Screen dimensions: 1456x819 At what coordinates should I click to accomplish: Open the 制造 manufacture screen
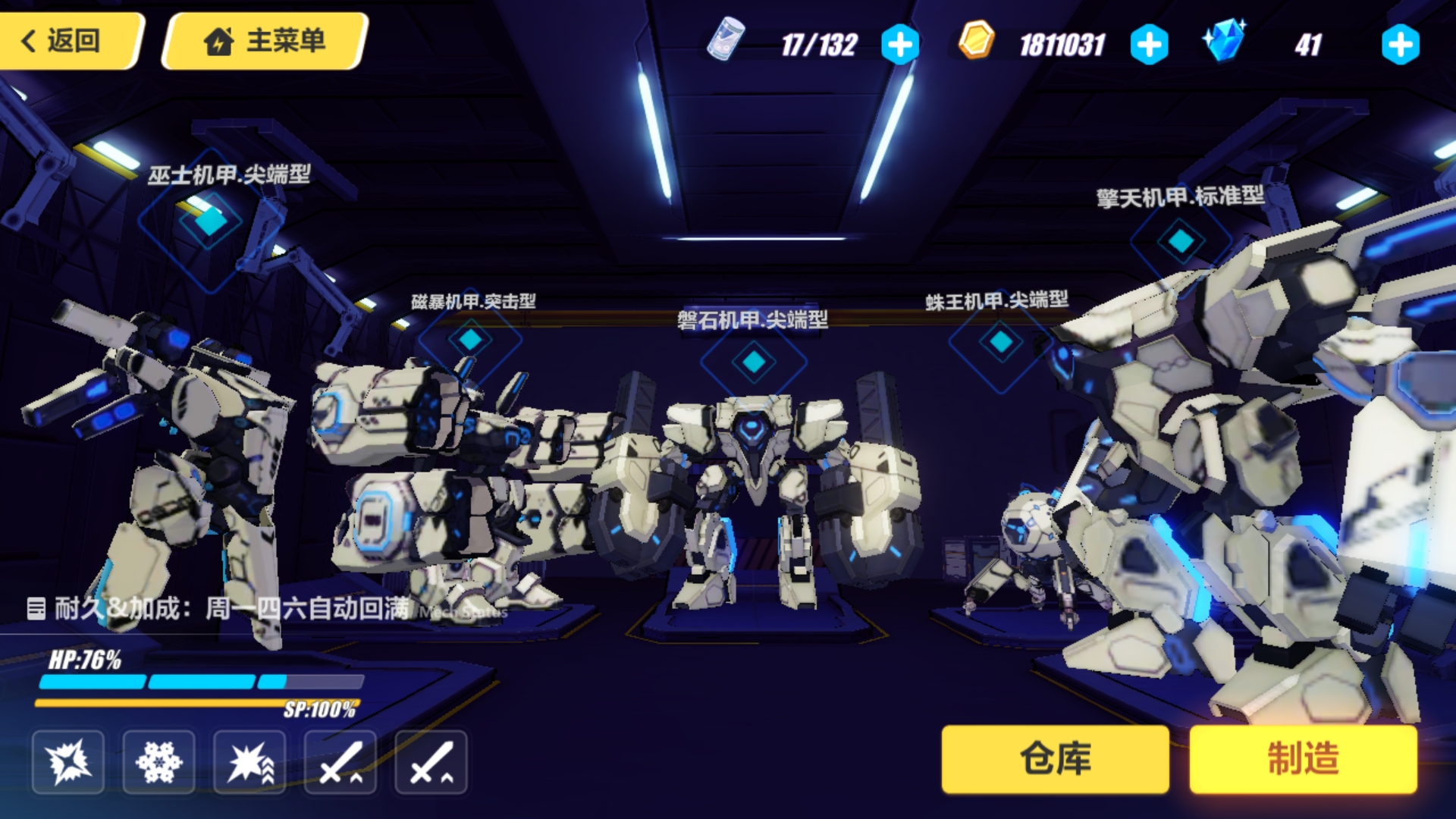tap(1302, 759)
